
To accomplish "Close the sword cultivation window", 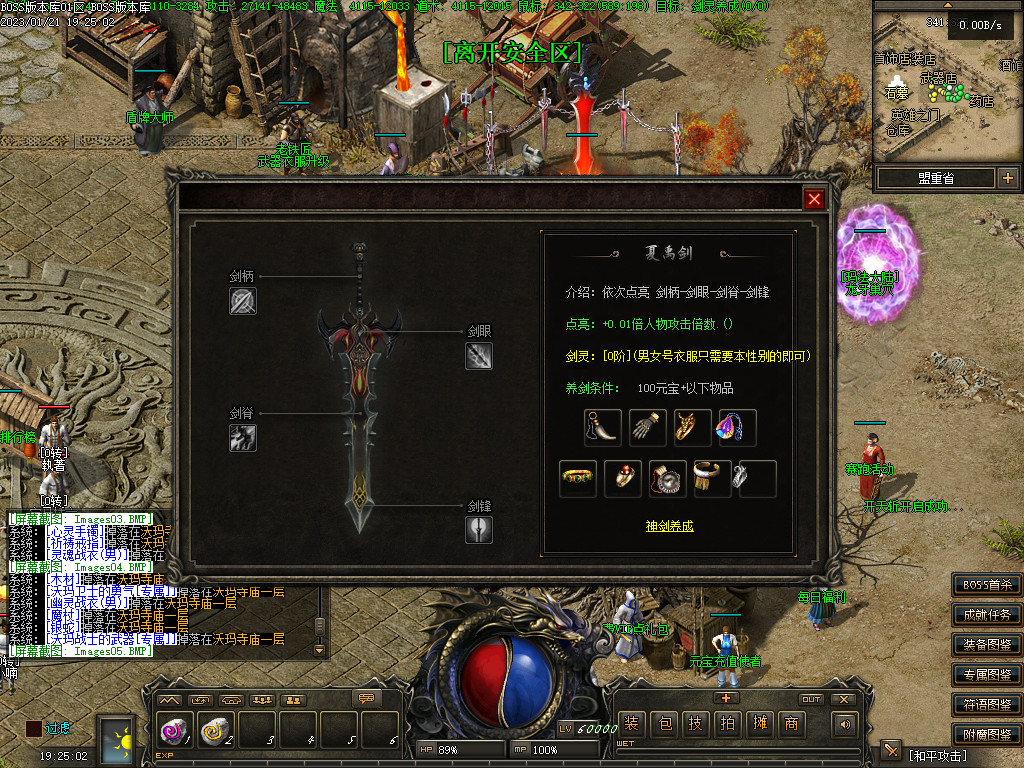I will [814, 199].
